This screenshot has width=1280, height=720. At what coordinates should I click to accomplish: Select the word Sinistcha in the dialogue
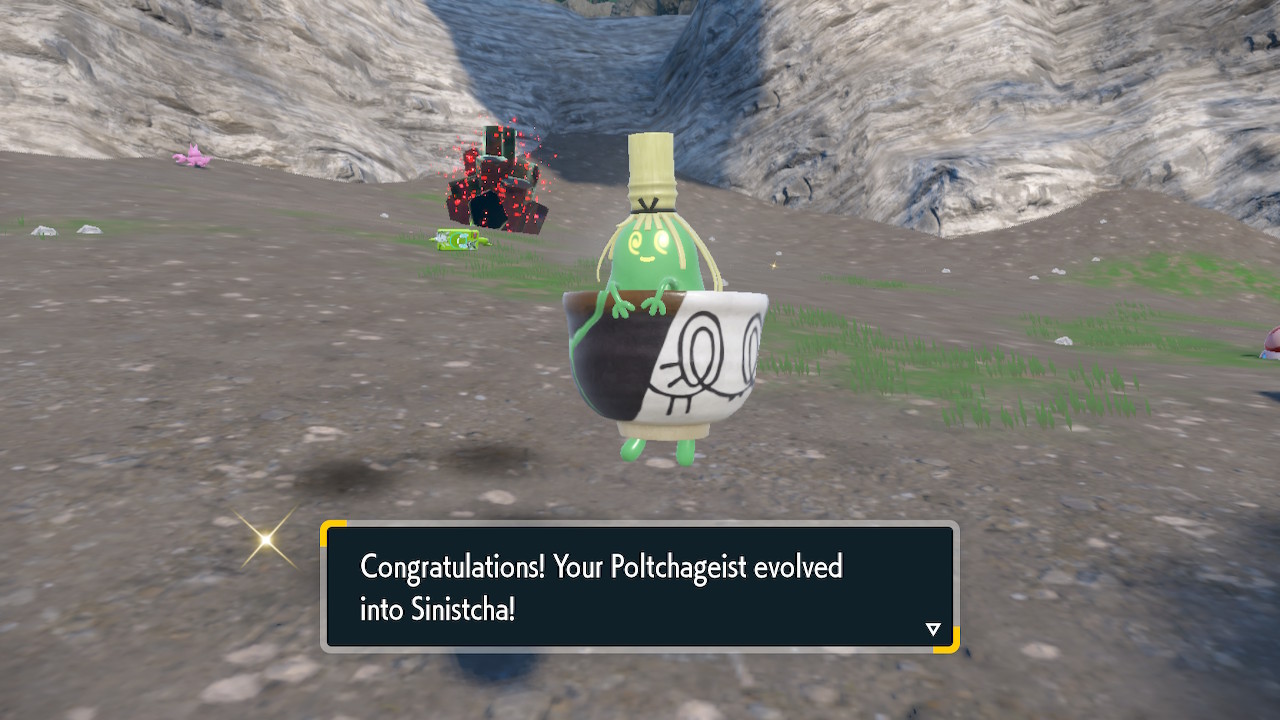point(462,608)
